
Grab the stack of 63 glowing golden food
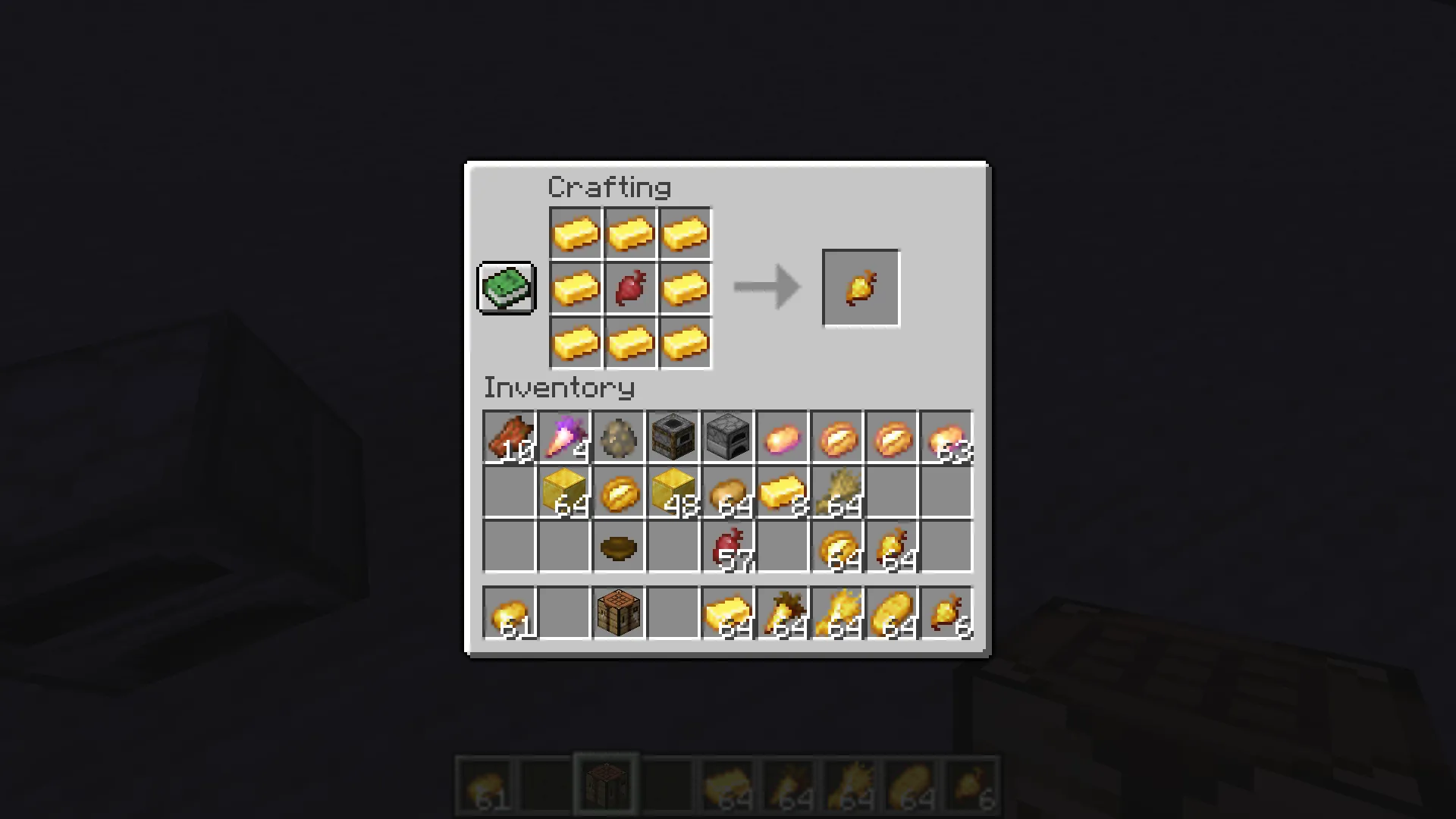click(x=946, y=438)
